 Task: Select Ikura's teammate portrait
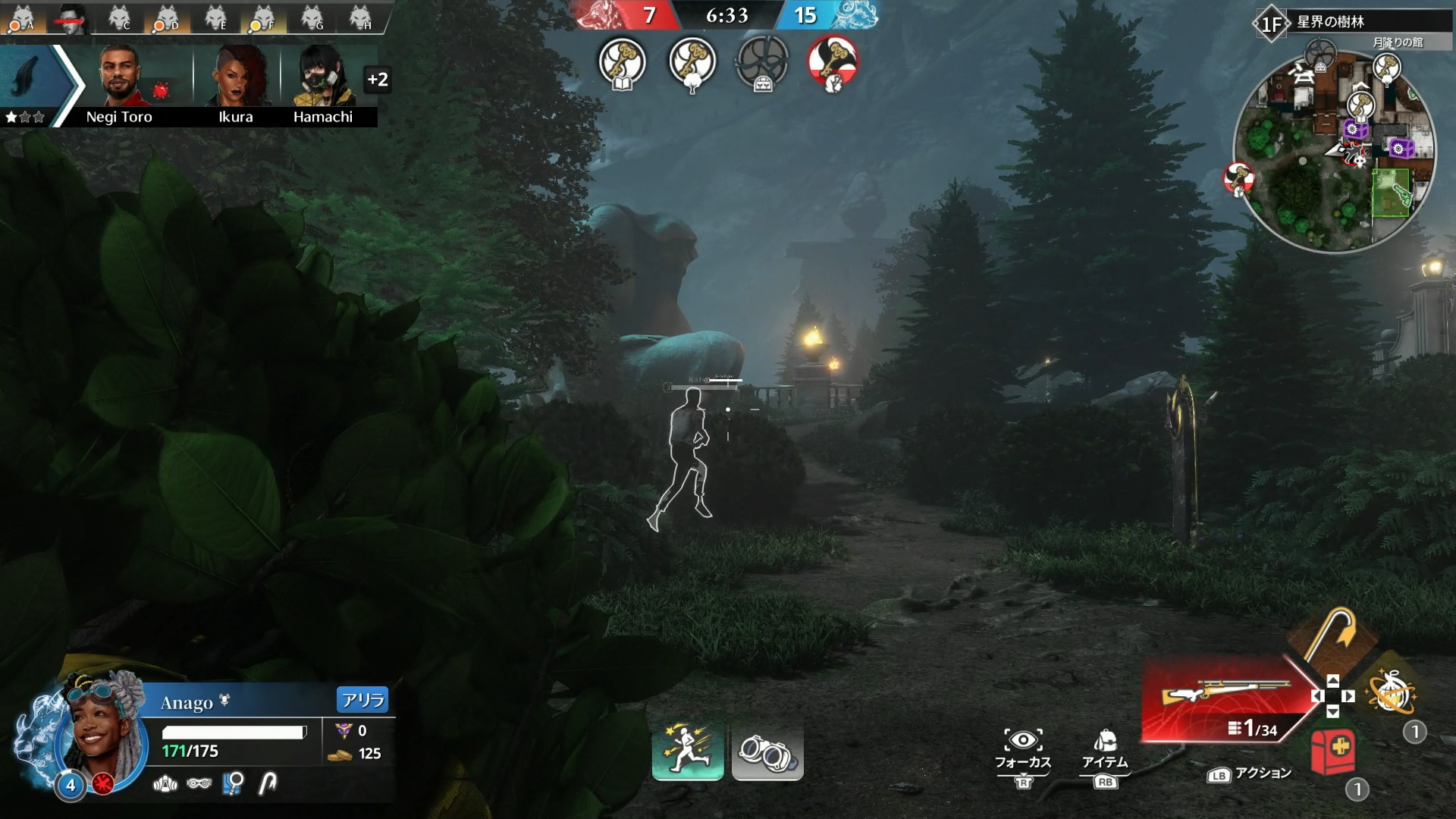(x=236, y=77)
